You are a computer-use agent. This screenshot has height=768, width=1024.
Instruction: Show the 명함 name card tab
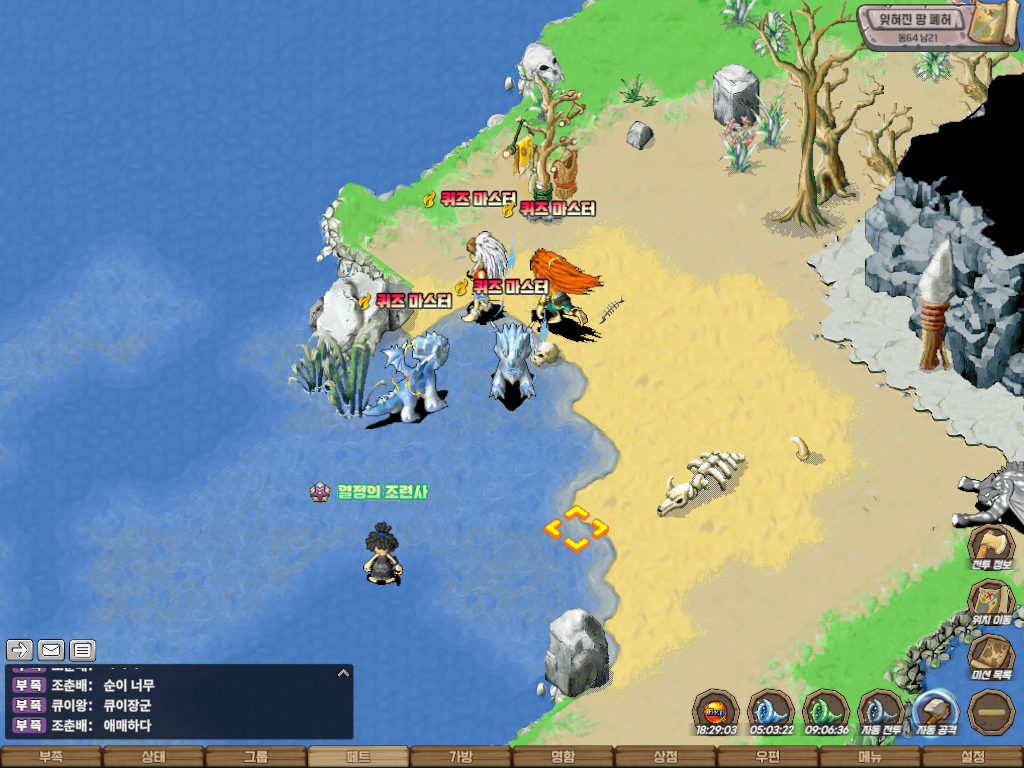(x=563, y=757)
